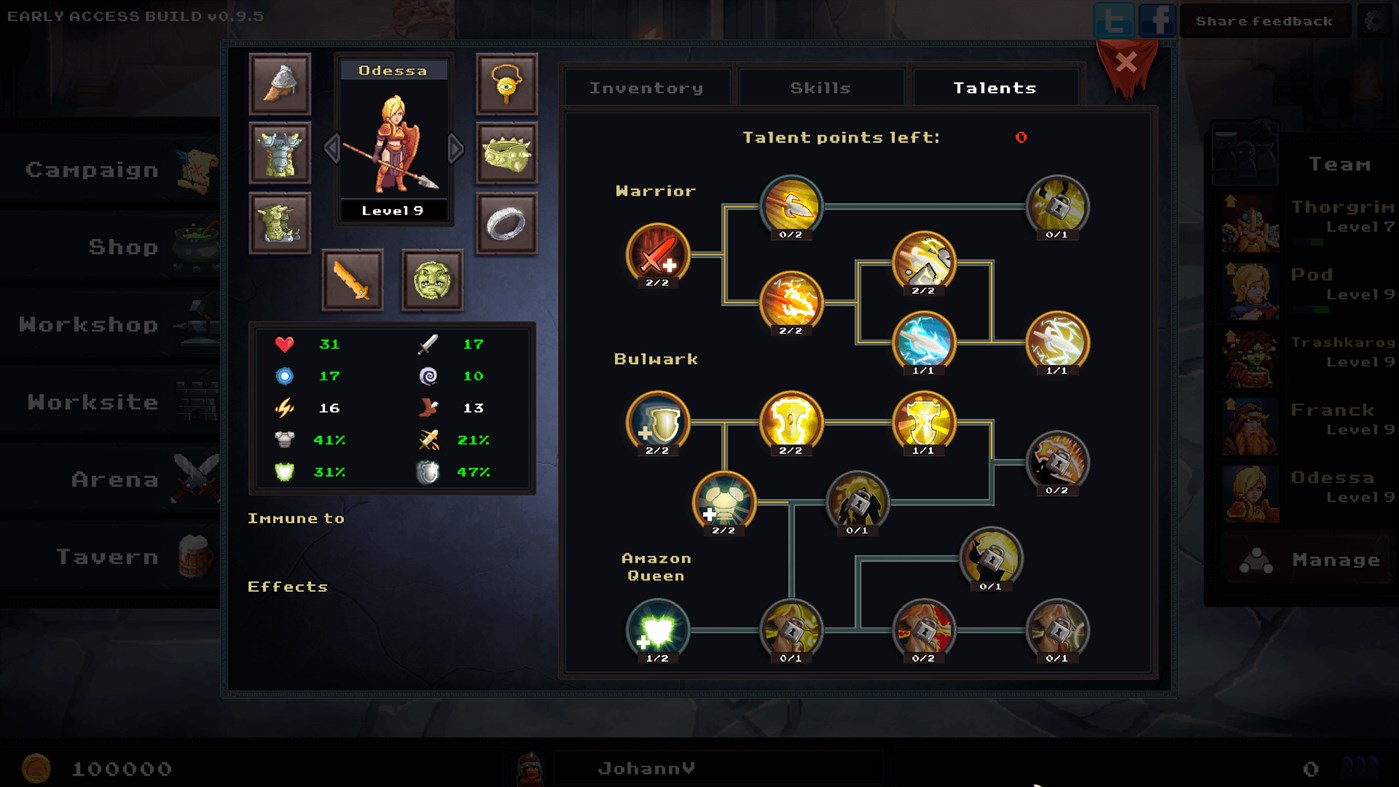Click the maxed shield talent in Bulwark tree
This screenshot has width=1399, height=787.
tap(656, 424)
